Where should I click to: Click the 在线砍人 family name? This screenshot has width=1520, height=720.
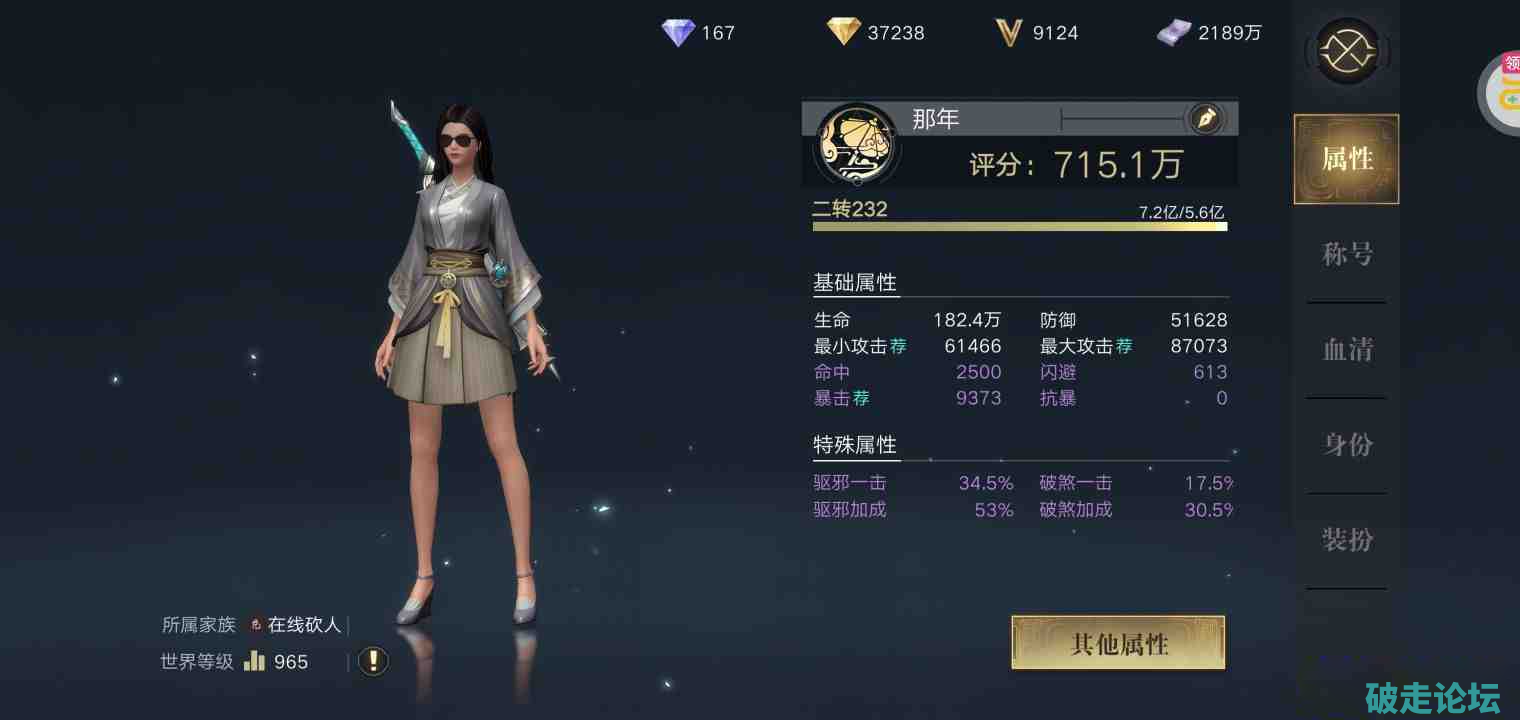click(304, 625)
